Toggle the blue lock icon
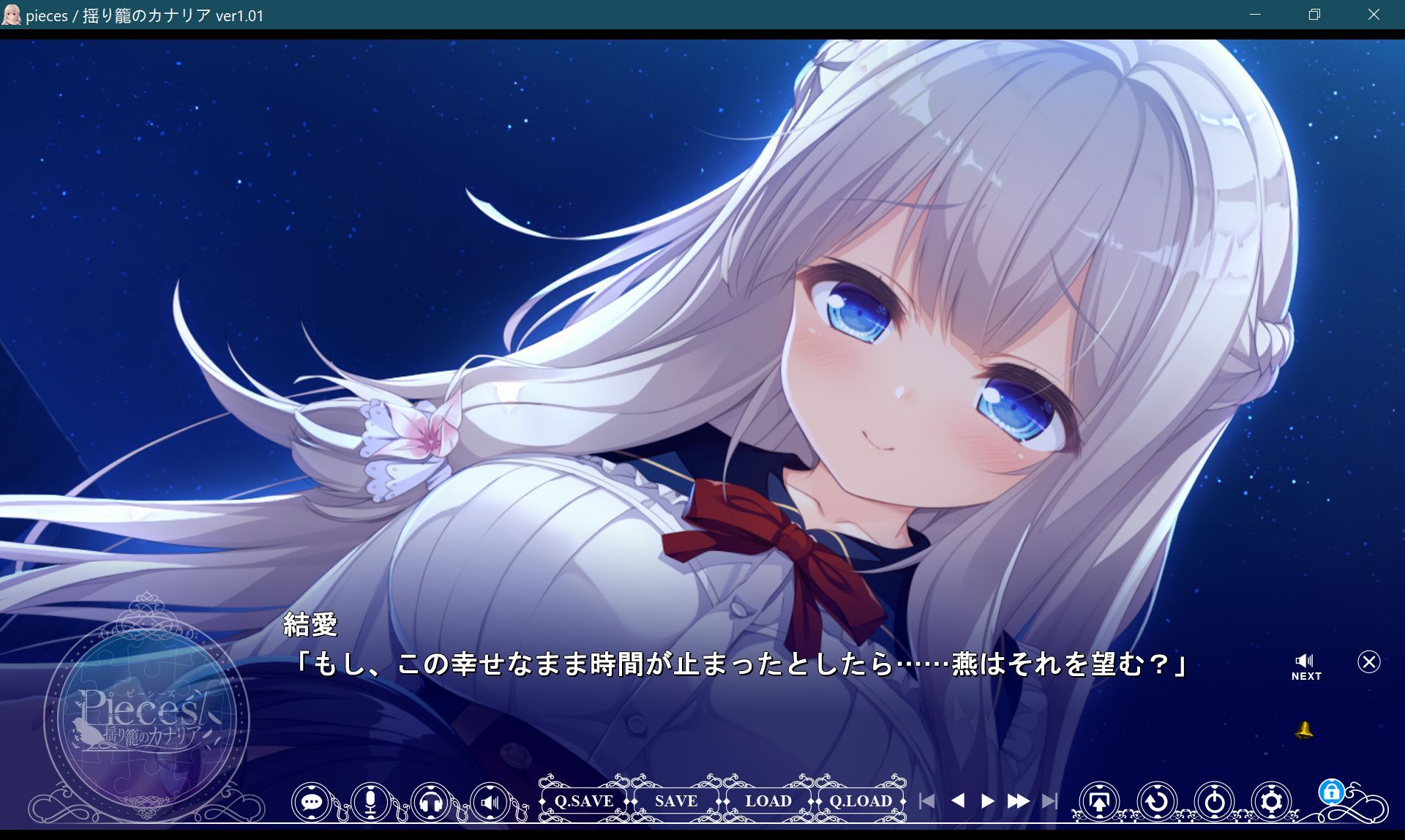1405x840 pixels. coord(1332,798)
